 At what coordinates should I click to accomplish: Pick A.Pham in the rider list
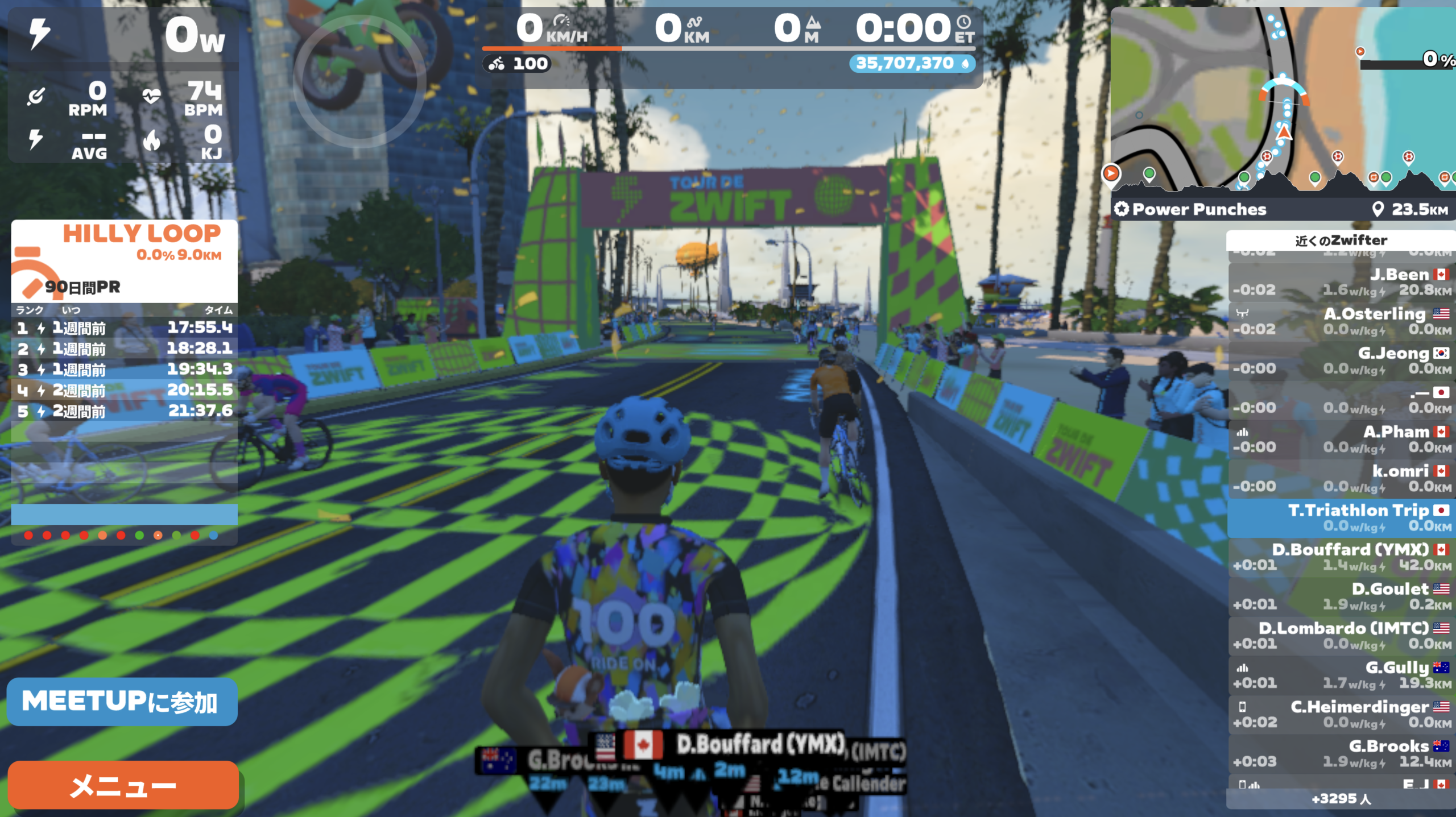(1341, 439)
